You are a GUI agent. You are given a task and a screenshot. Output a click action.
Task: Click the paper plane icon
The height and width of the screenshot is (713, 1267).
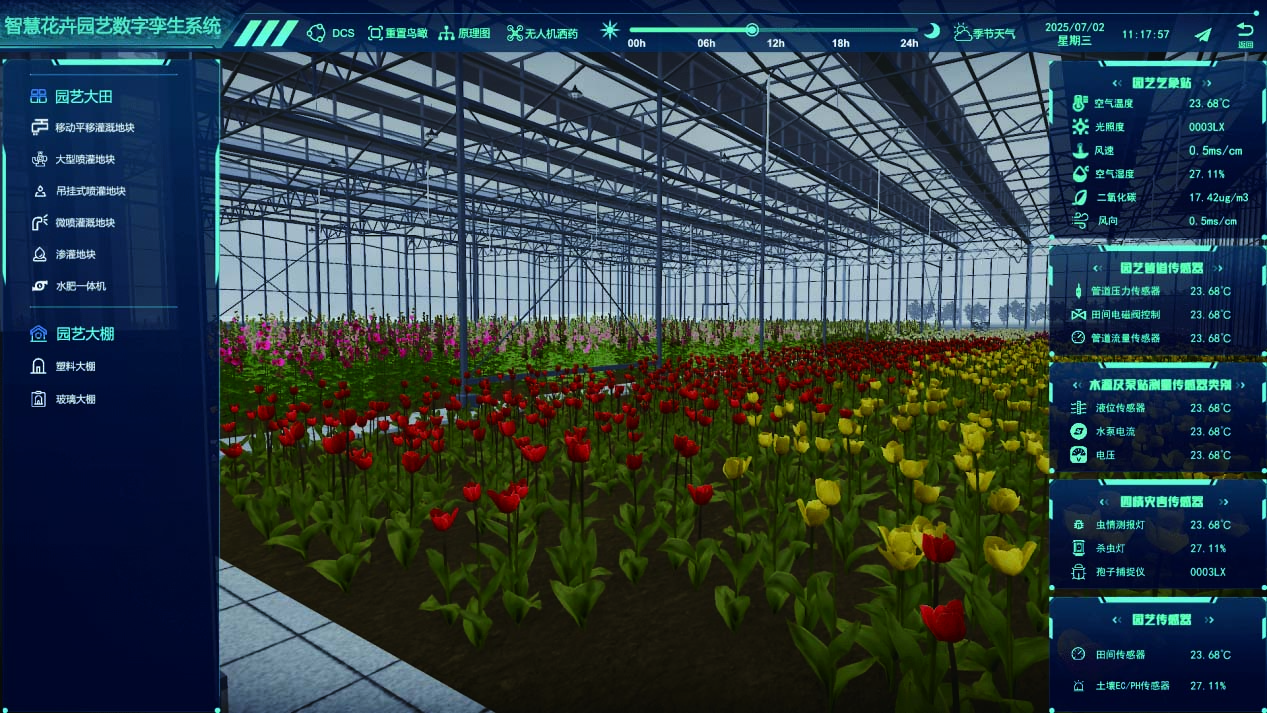(x=1203, y=34)
